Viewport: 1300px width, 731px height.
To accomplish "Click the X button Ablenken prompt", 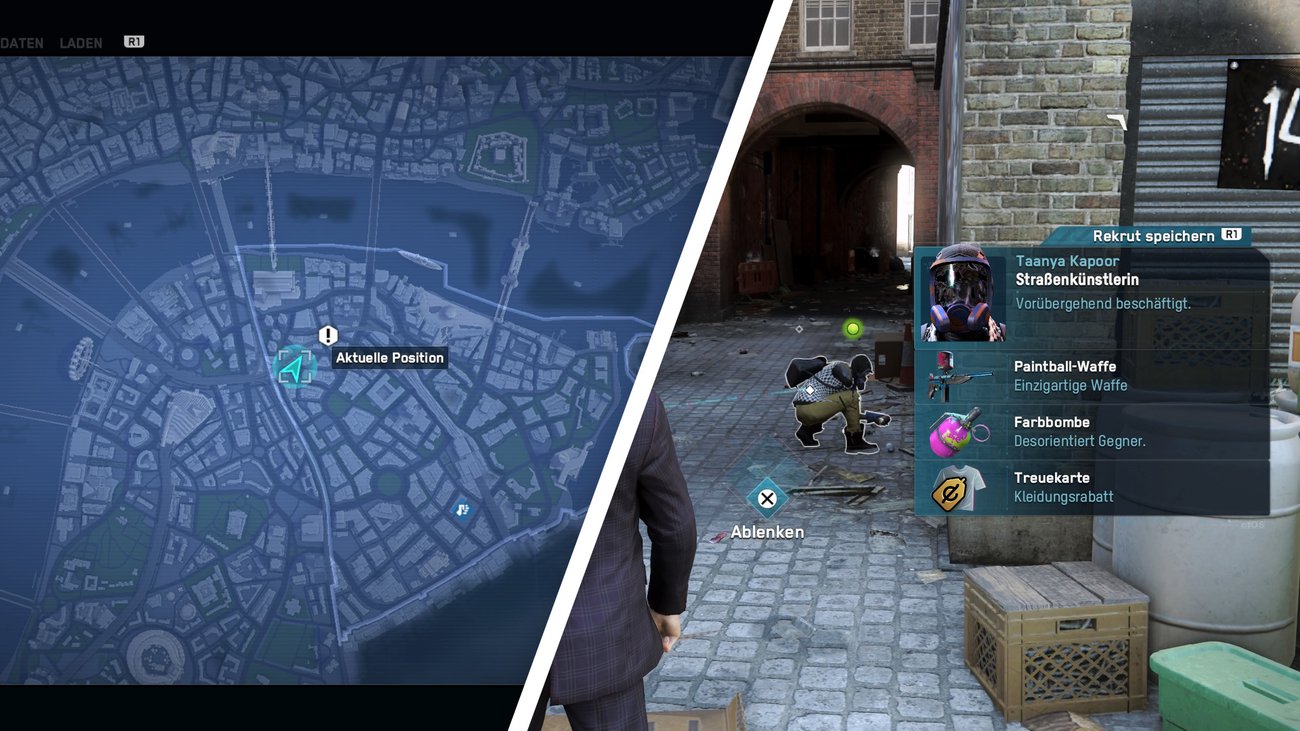I will click(x=766, y=499).
